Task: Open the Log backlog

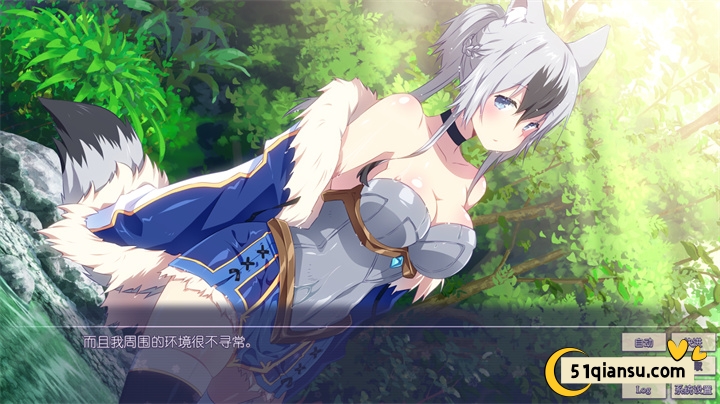Action: point(643,389)
